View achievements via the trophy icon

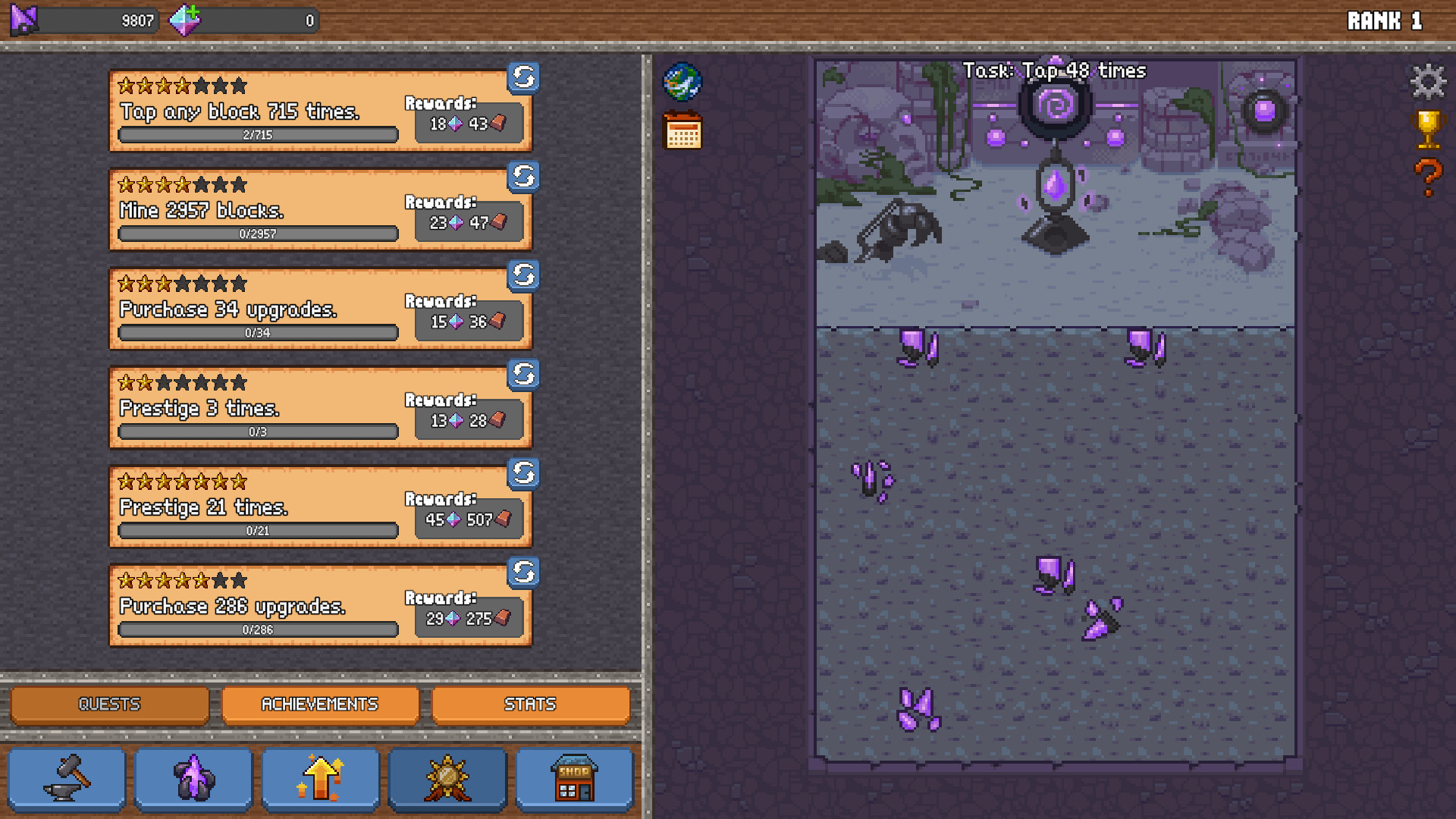1428,129
